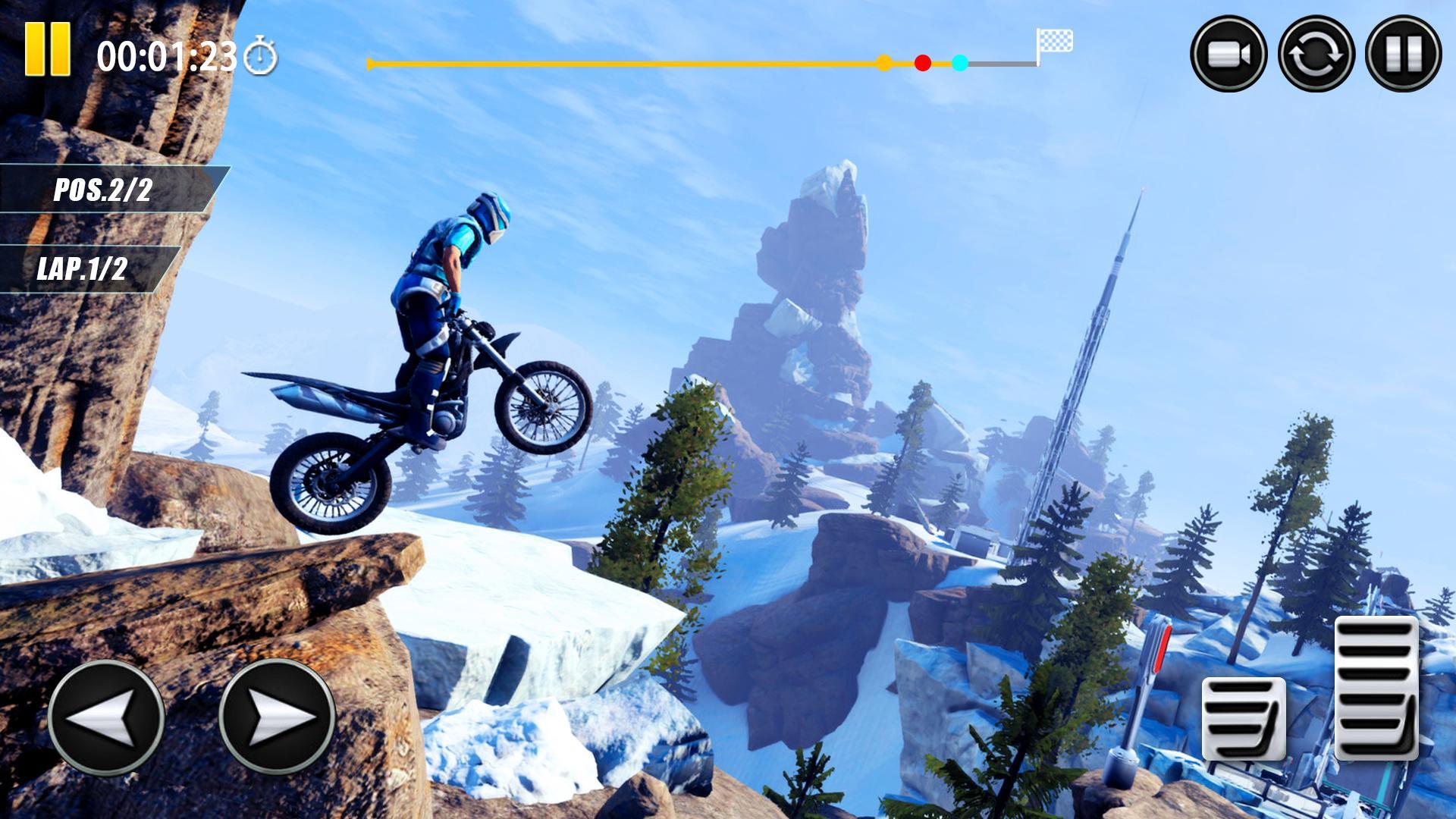Screen dimensions: 1456x819
Task: Tap the yellow pause bars icon
Action: (48, 49)
